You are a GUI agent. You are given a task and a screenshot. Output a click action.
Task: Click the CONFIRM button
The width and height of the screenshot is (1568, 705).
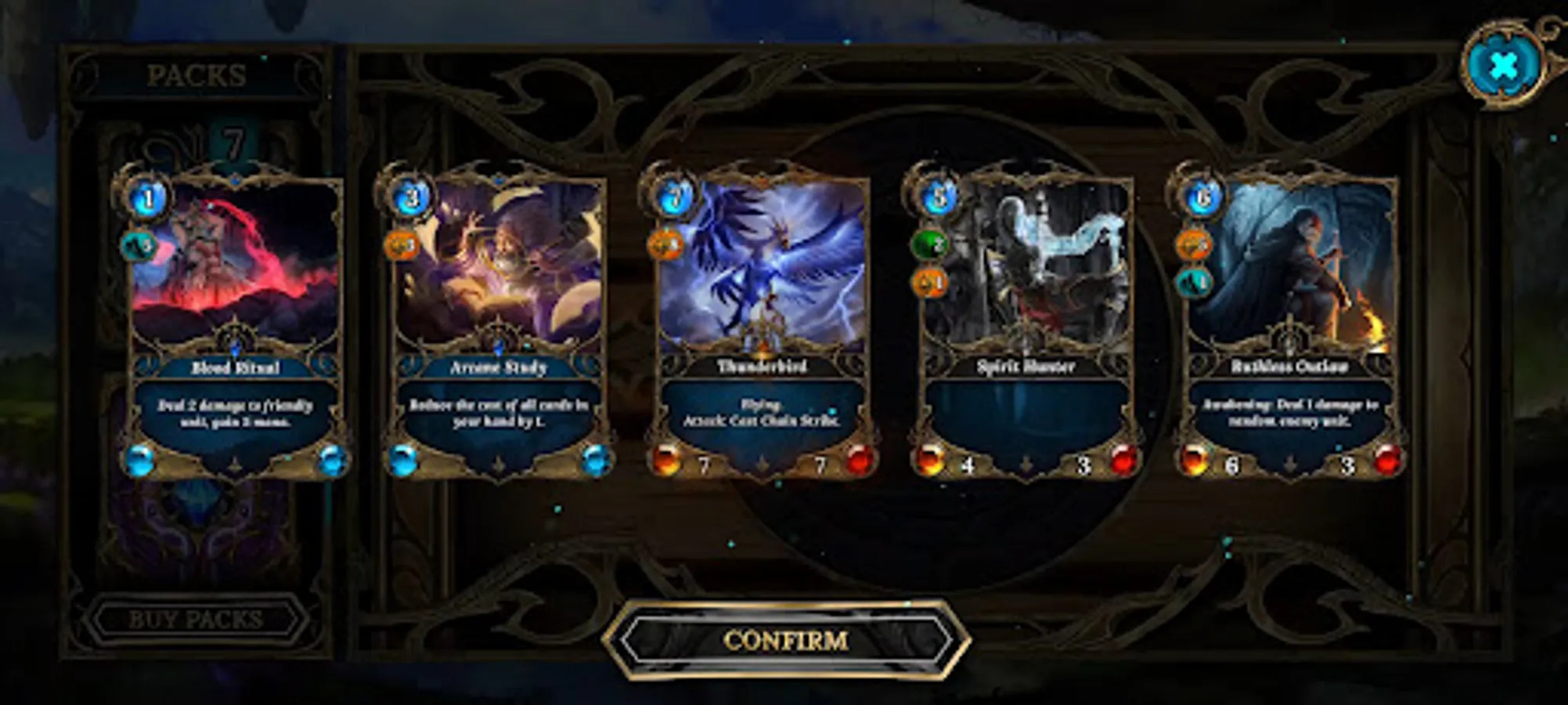pyautogui.click(x=785, y=640)
